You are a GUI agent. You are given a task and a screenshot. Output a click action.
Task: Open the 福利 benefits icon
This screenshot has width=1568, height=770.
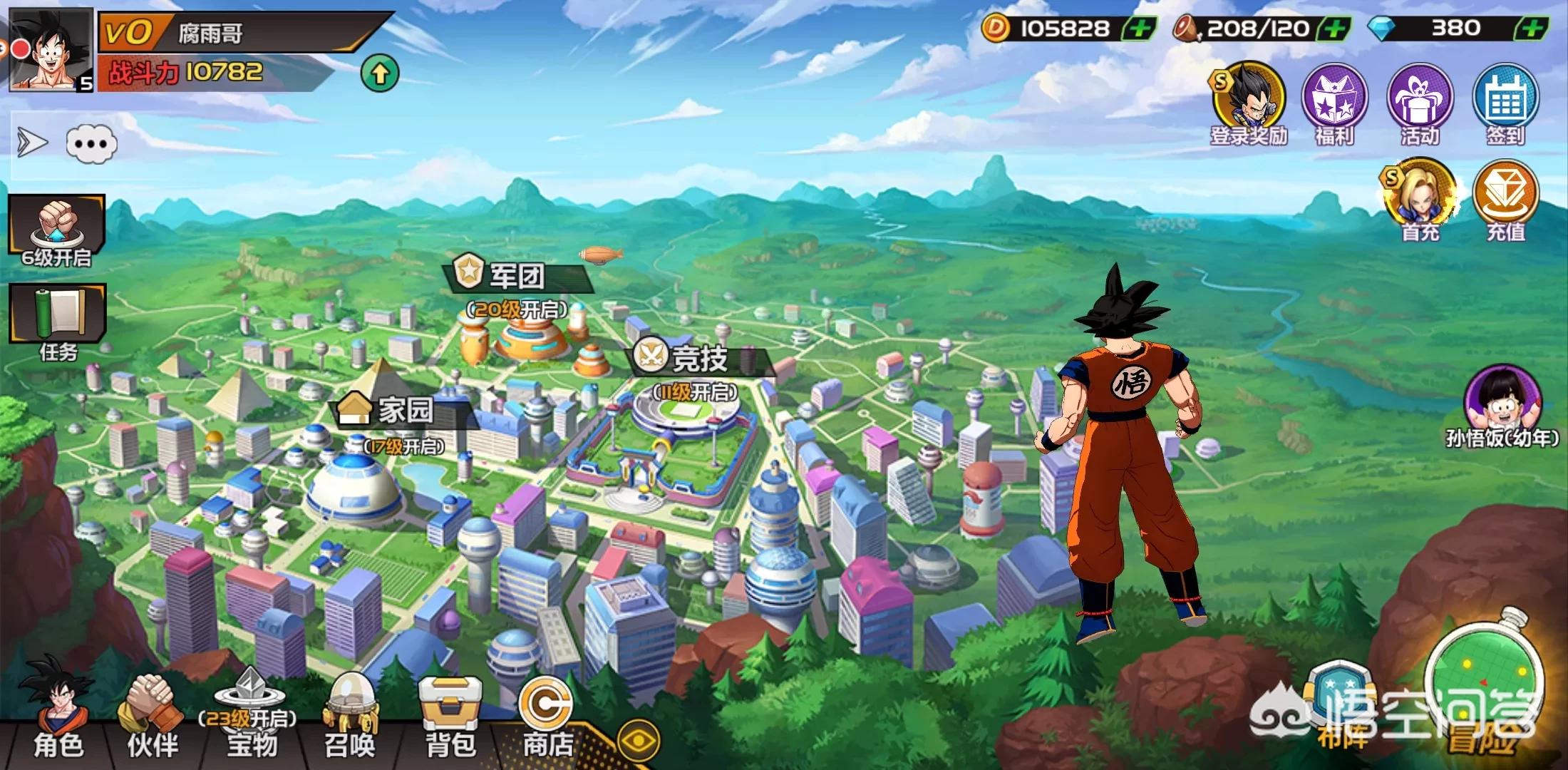pos(1334,101)
